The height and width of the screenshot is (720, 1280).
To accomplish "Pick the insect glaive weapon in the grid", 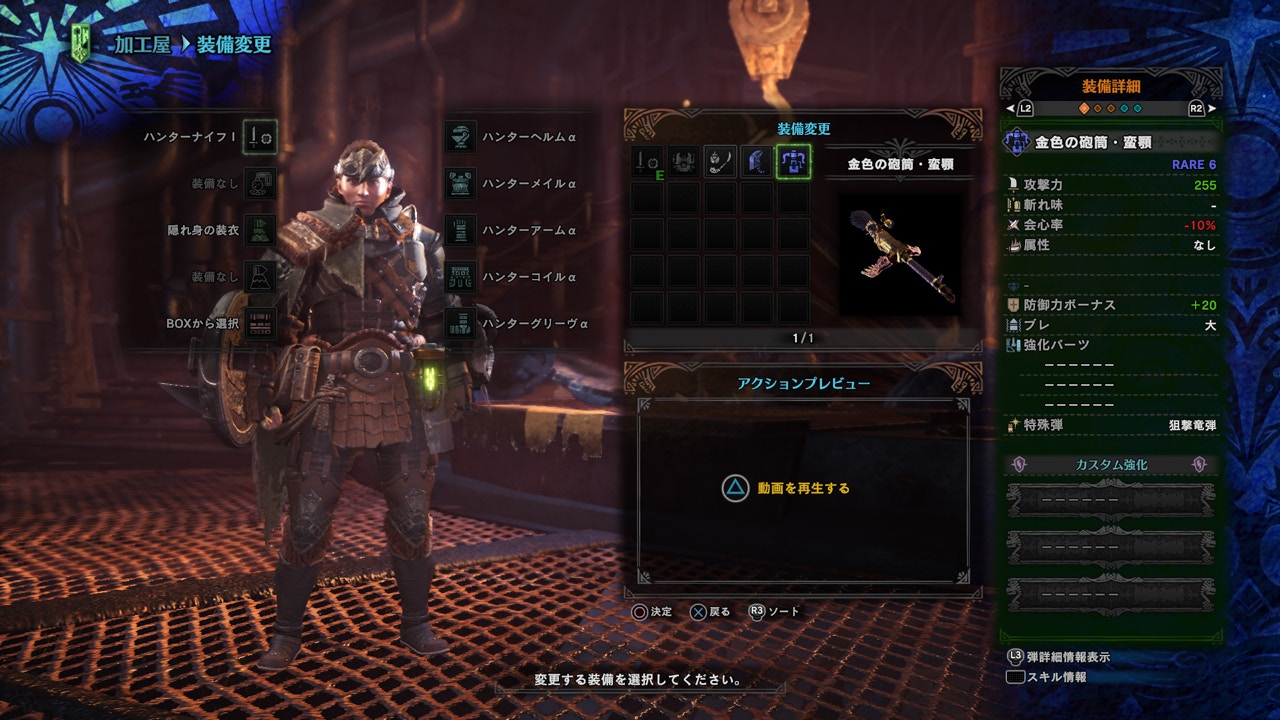I will pyautogui.click(x=720, y=162).
